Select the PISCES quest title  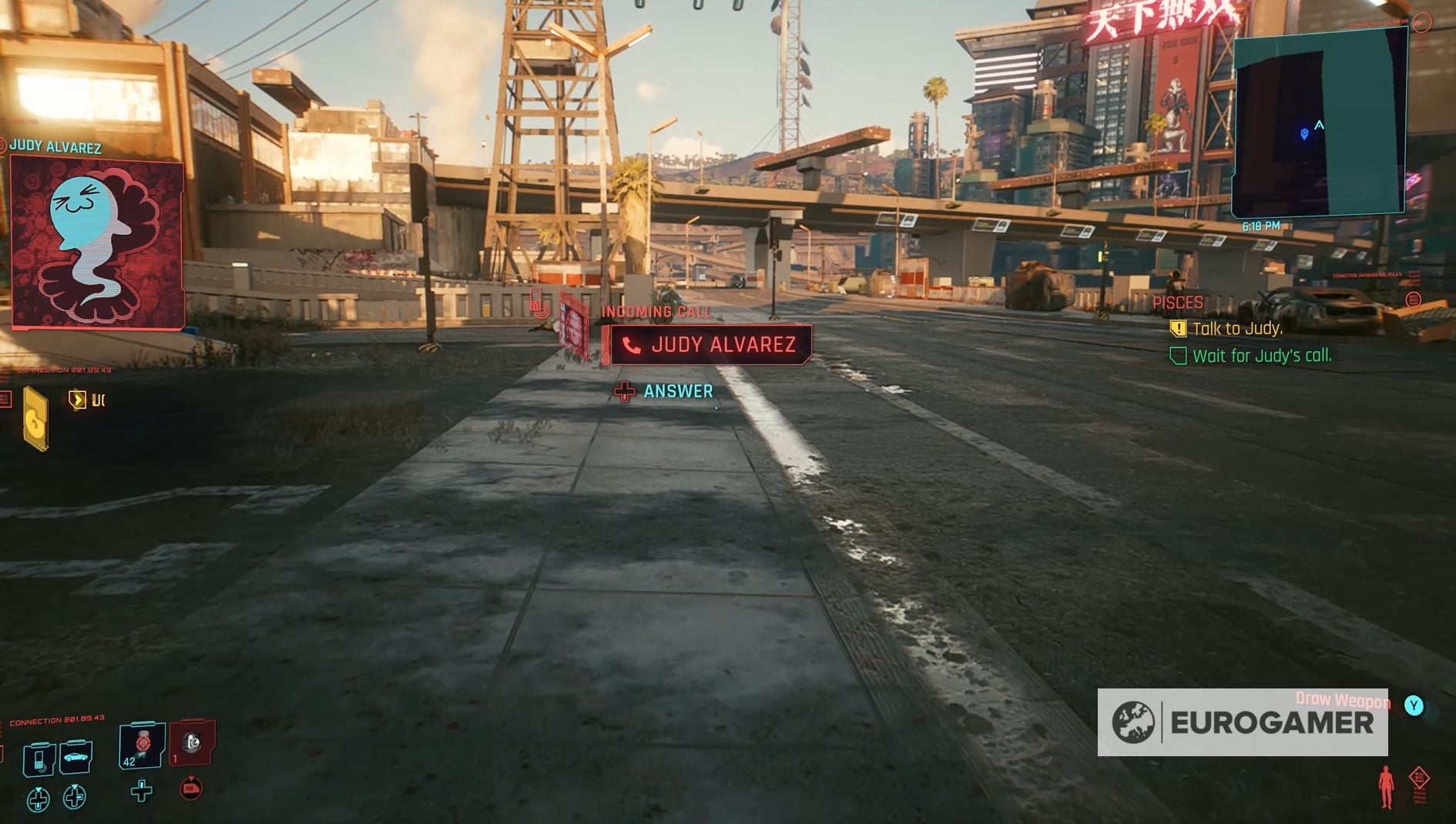pos(1179,302)
